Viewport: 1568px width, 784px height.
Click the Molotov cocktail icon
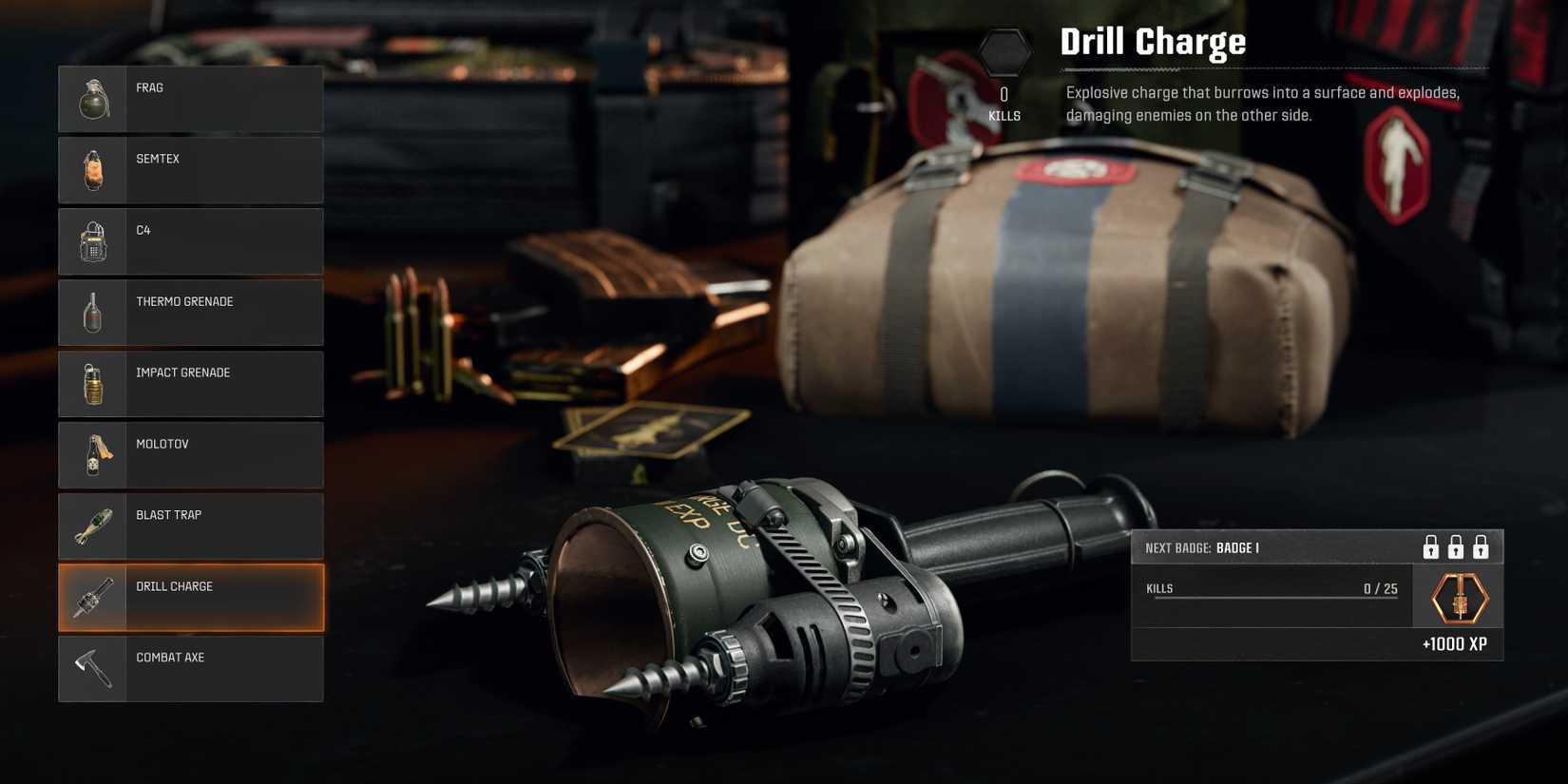[92, 454]
